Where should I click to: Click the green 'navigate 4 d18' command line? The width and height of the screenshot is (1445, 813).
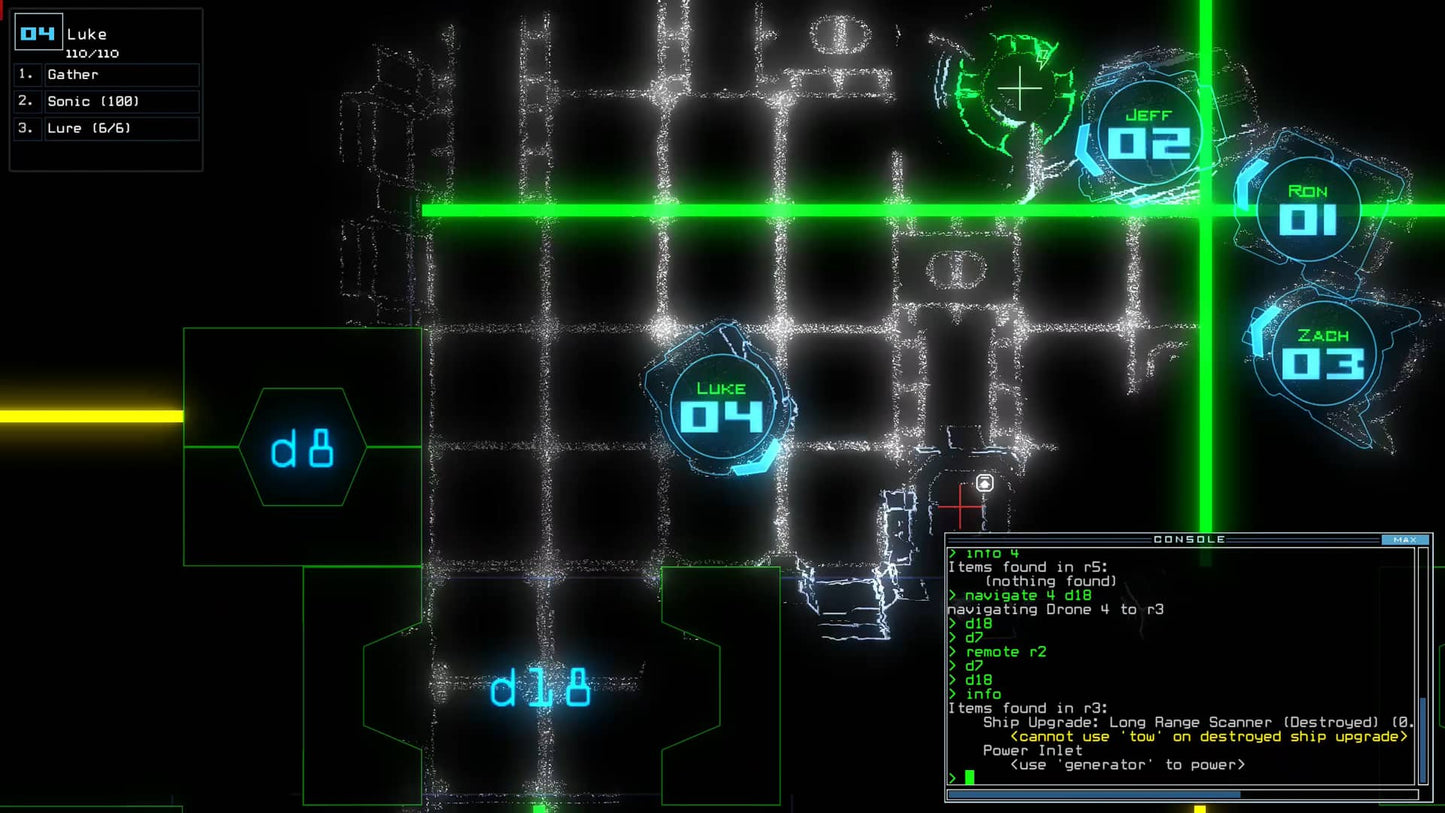pyautogui.click(x=1028, y=594)
